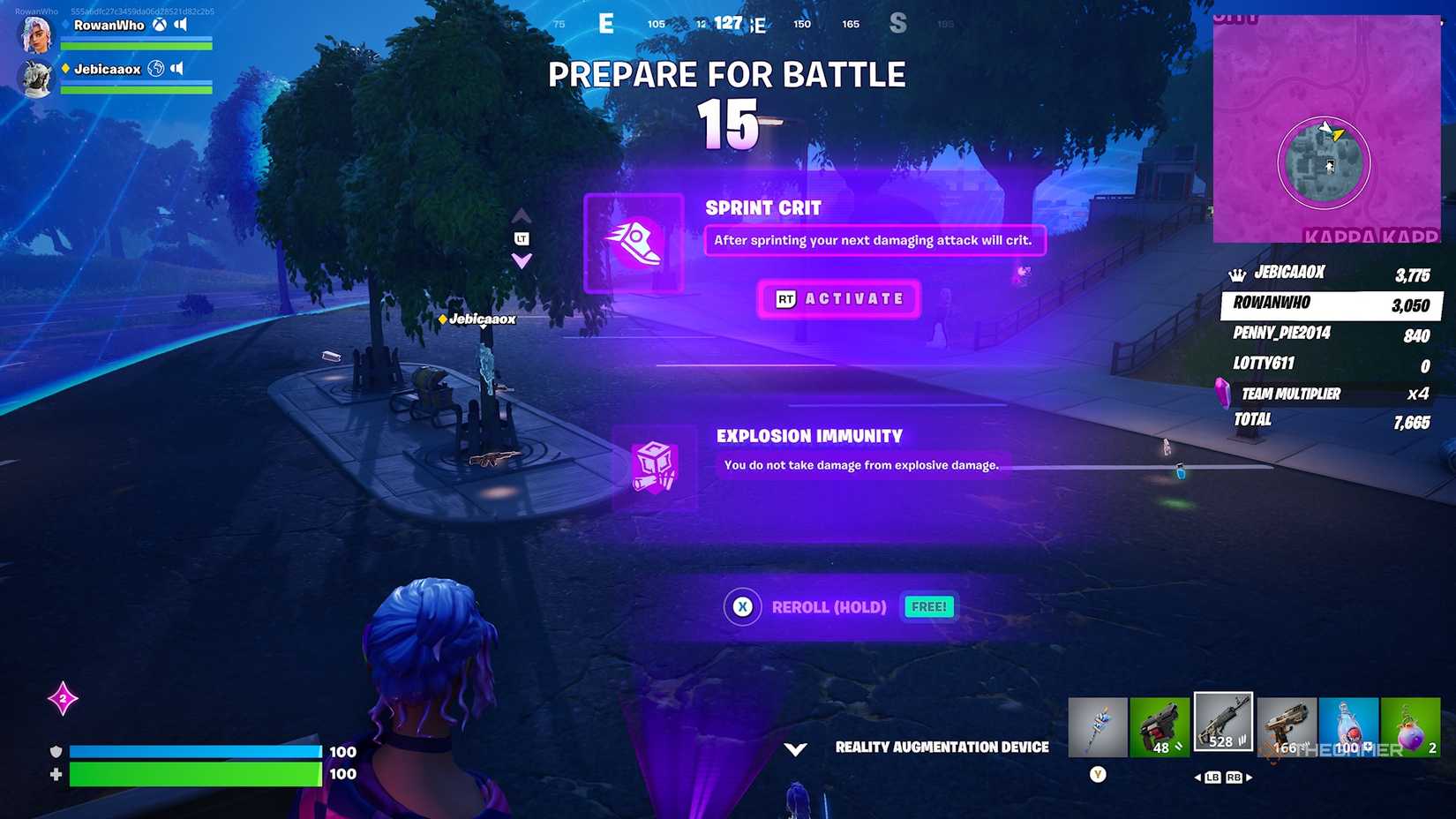Click the Activate button for Sprint Crit

point(838,298)
